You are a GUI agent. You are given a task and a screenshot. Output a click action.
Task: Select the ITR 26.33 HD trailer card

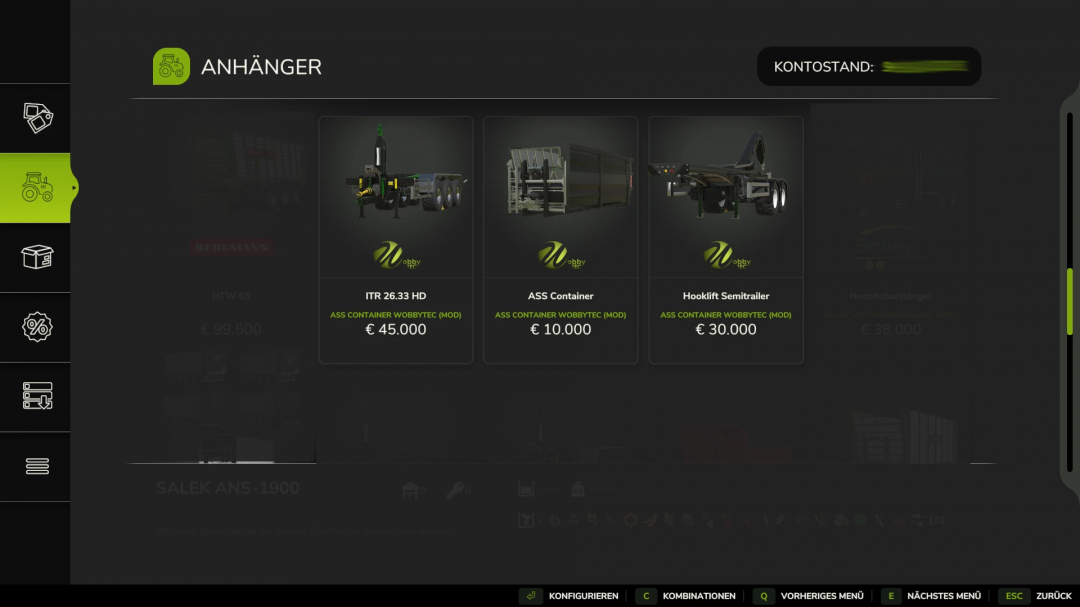[x=396, y=240]
